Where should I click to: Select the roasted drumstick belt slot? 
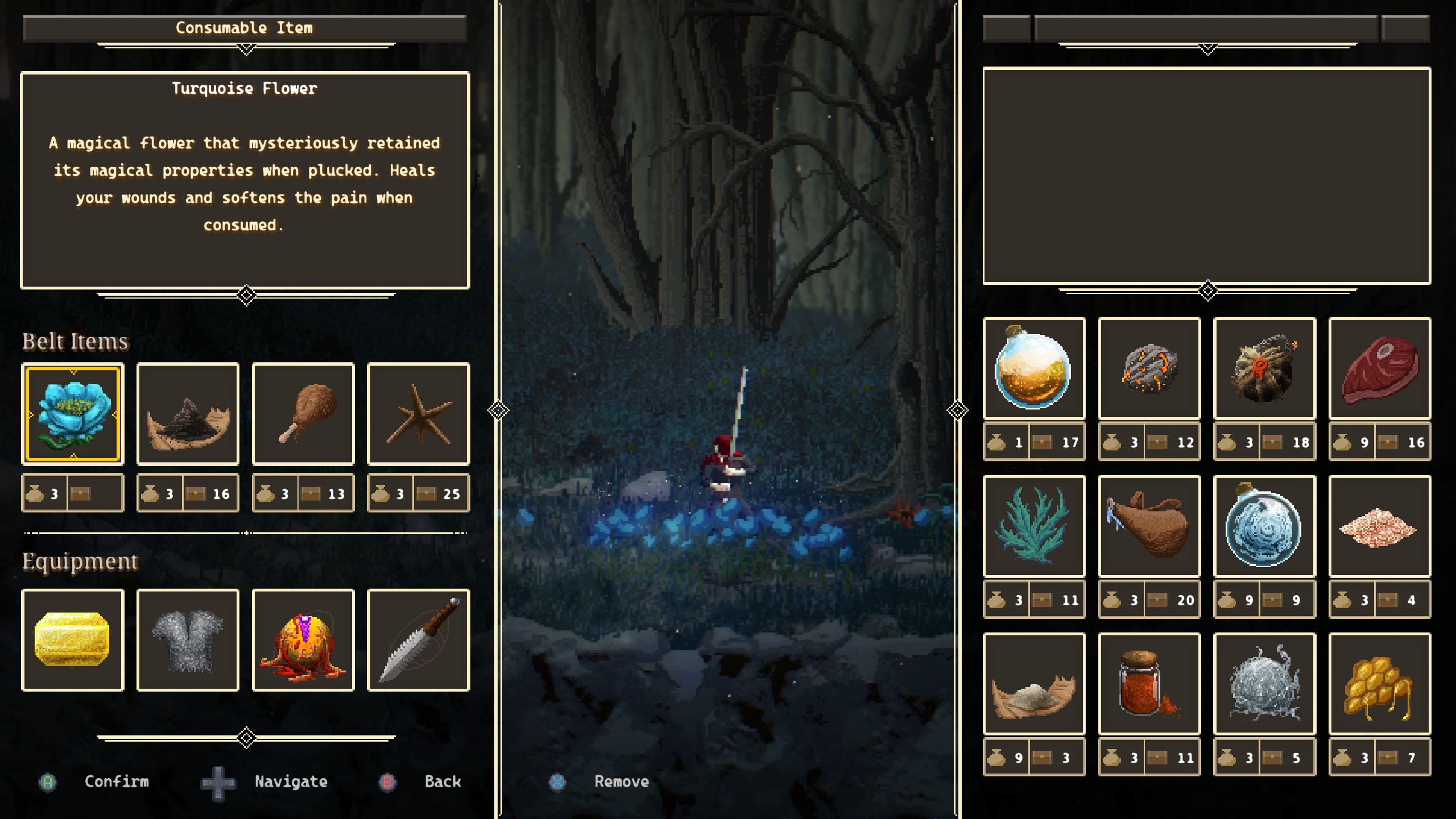coord(303,414)
